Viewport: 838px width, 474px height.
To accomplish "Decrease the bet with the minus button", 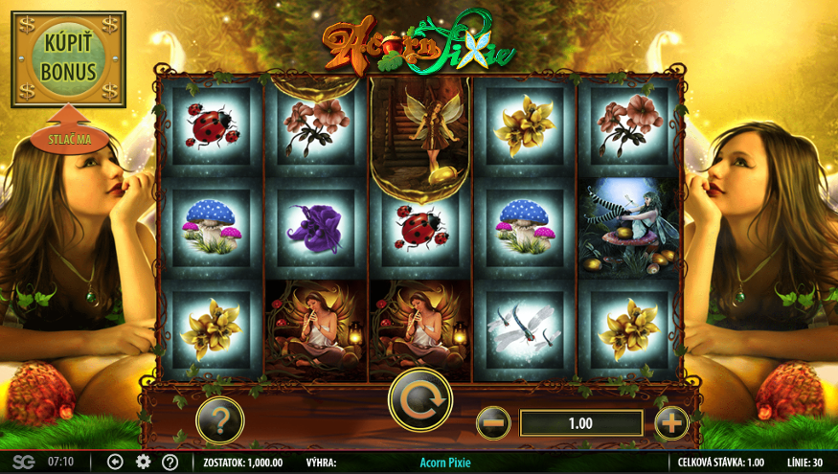I will coord(492,423).
